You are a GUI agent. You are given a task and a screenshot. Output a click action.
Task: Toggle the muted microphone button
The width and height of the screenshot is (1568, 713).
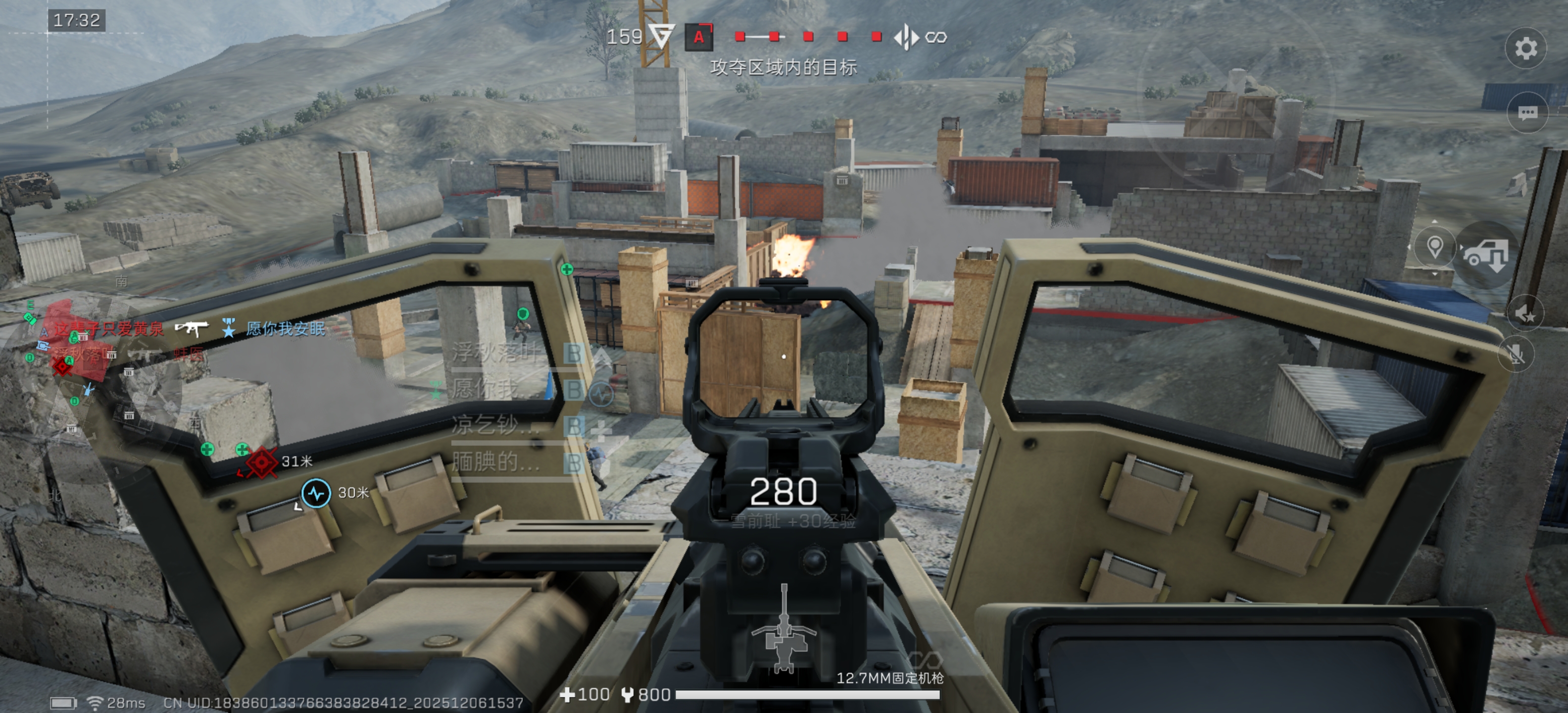pos(1517,354)
